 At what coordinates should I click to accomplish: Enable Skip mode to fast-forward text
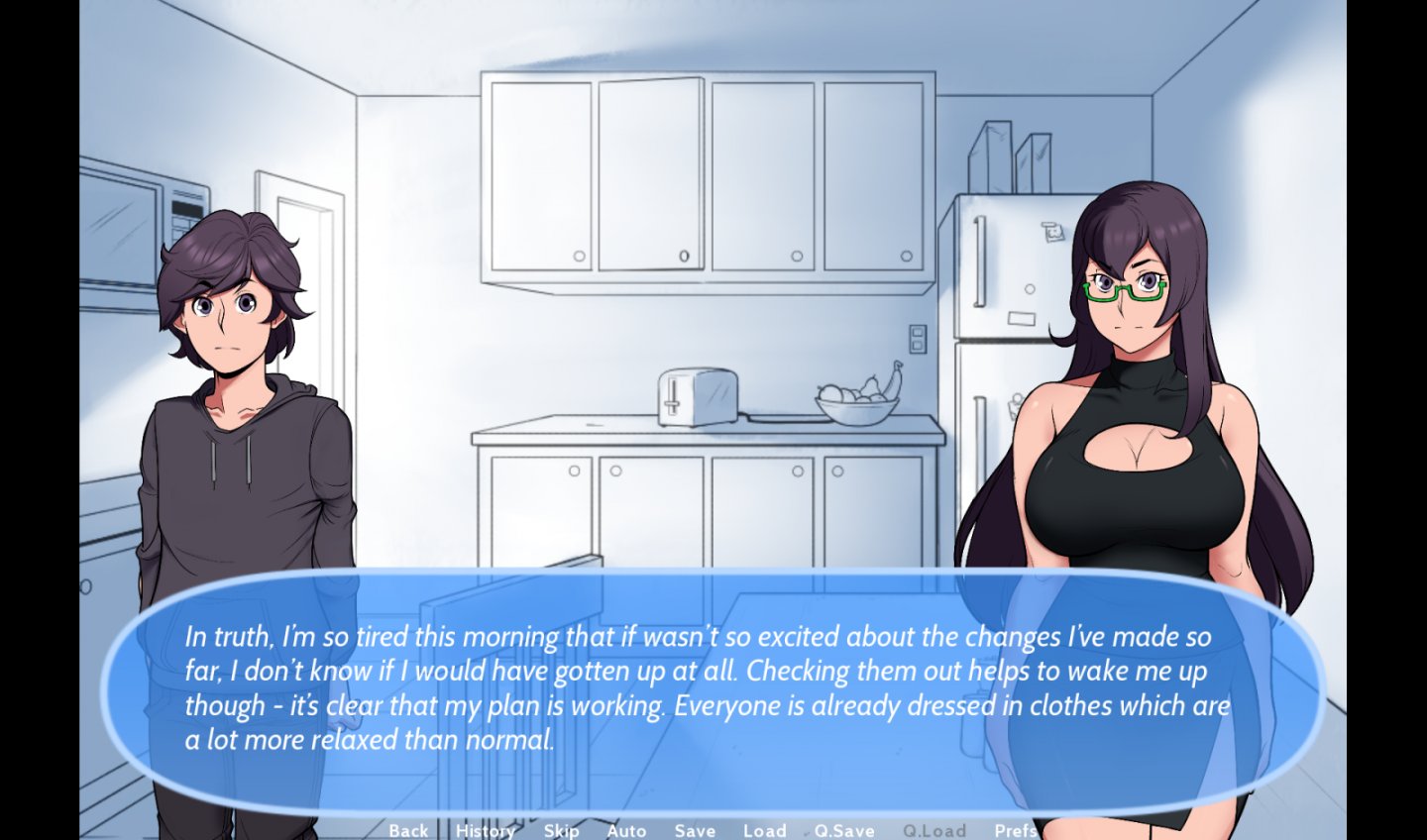pos(561,831)
